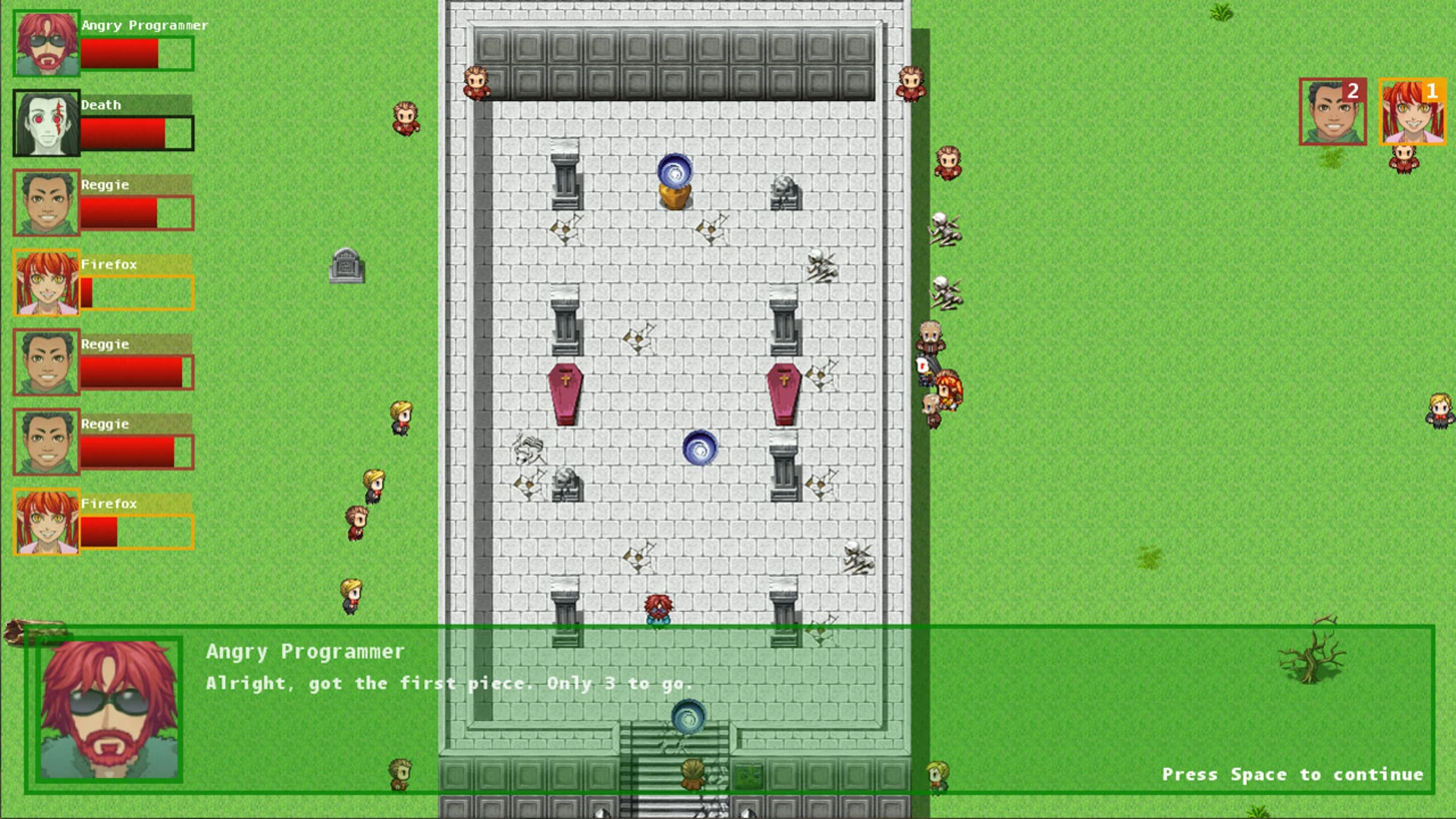
Task: Select Death's party portrait
Action: coord(46,123)
